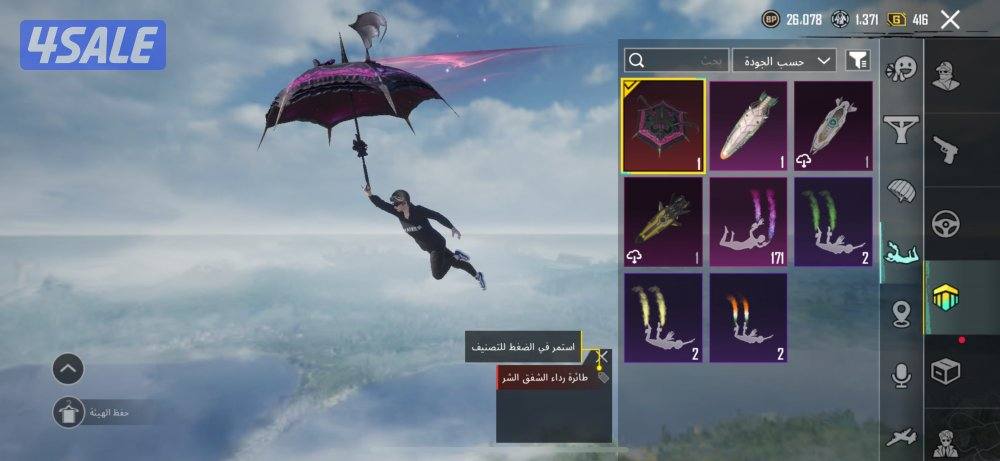Image resolution: width=1000 pixels, height=461 pixels.
Task: Select the white rocket glider skin
Action: tap(748, 126)
